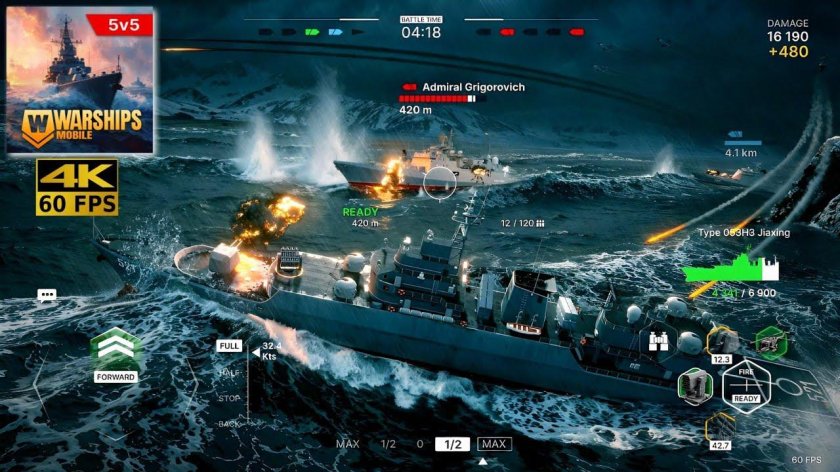This screenshot has width=840, height=472.
Task: Select the green missile launcher weapon
Action: 693,383
